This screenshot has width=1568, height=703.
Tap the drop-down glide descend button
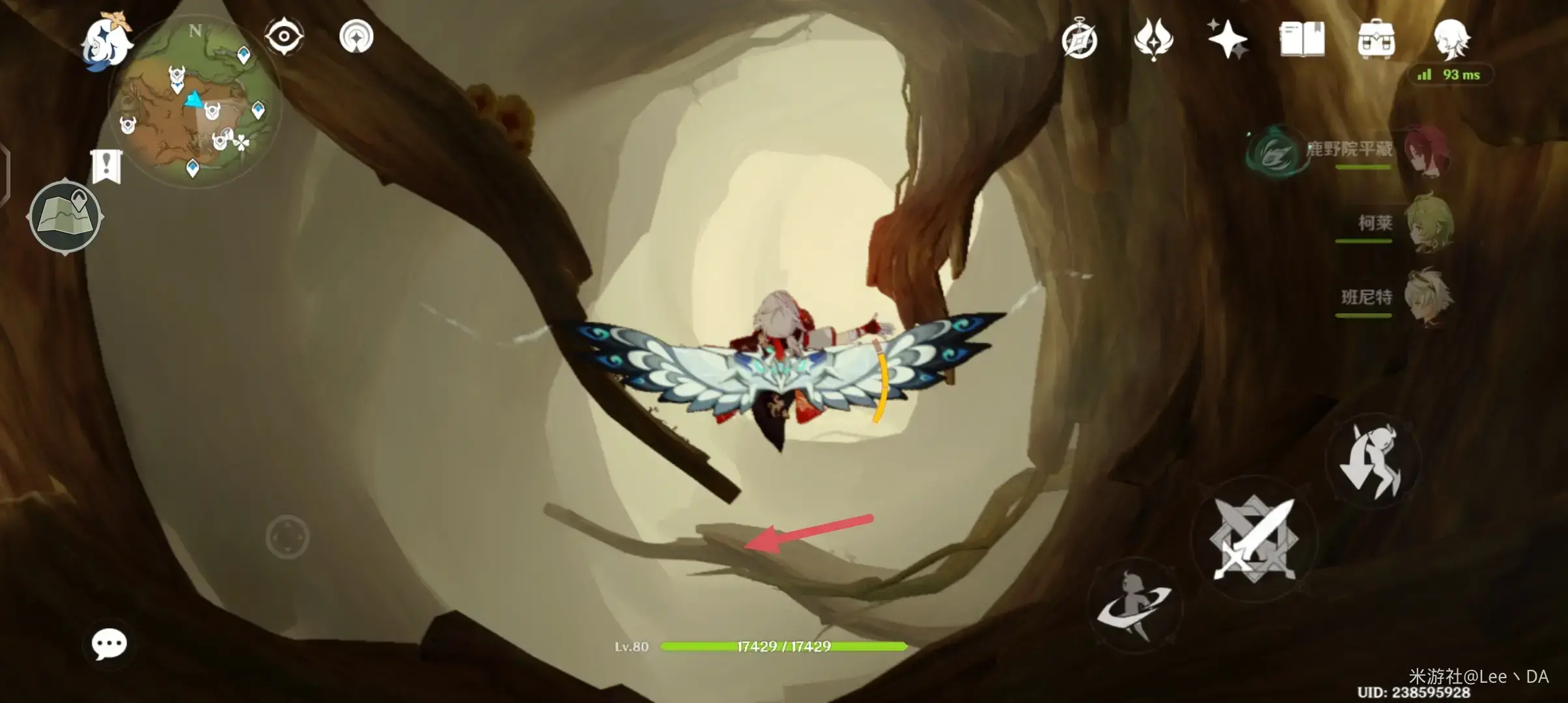point(1373,461)
